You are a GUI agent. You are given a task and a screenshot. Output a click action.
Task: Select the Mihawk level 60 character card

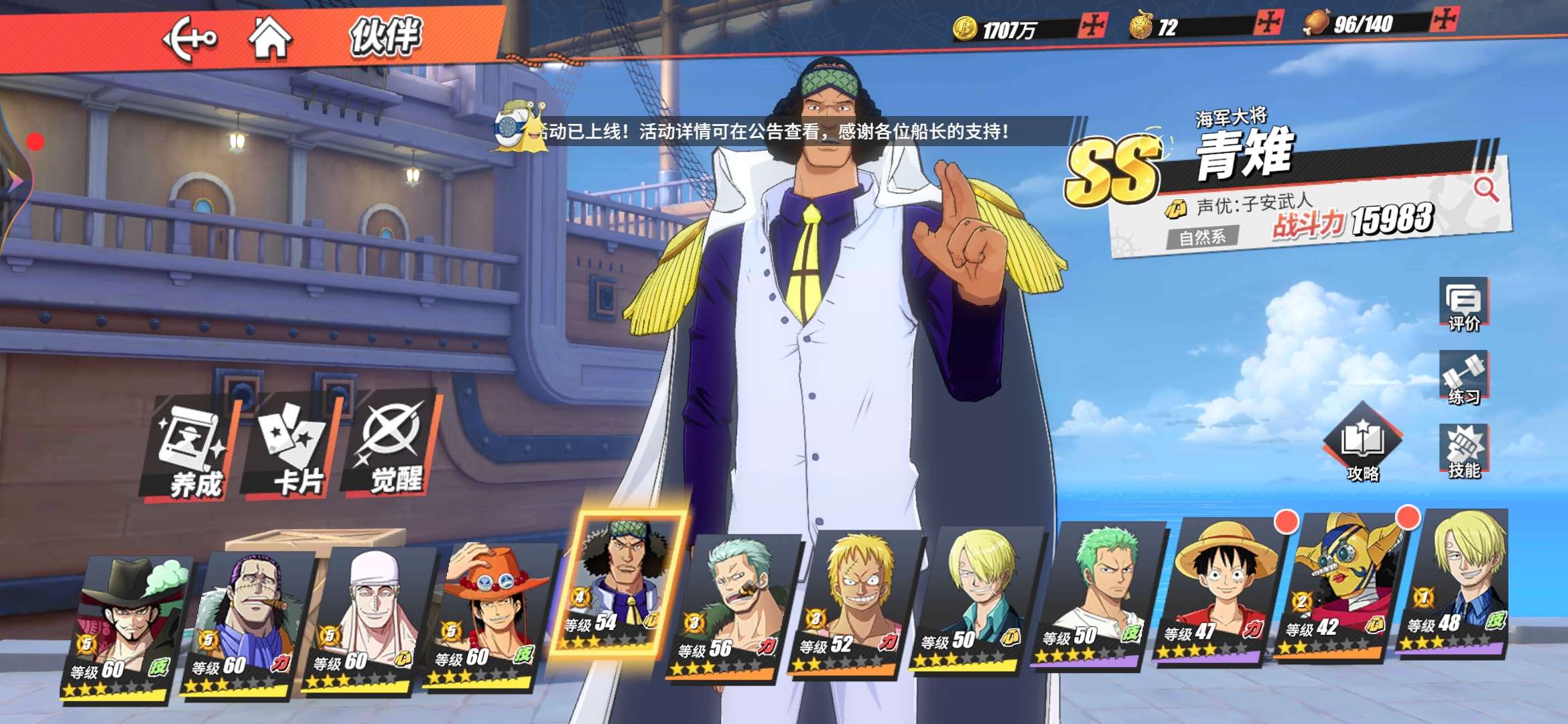[127, 627]
